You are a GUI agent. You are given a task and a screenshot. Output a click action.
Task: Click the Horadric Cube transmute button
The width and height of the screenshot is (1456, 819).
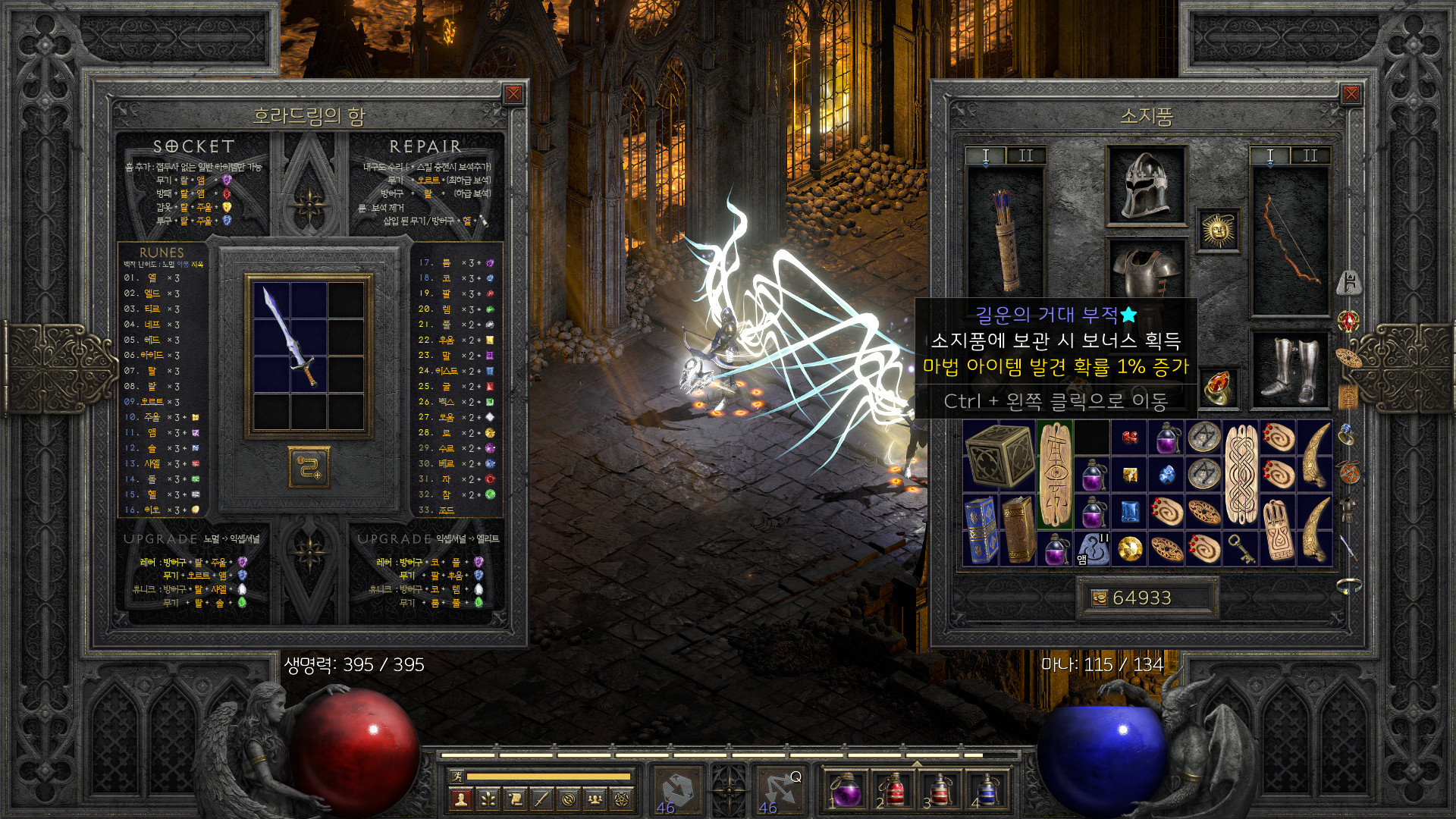309,467
